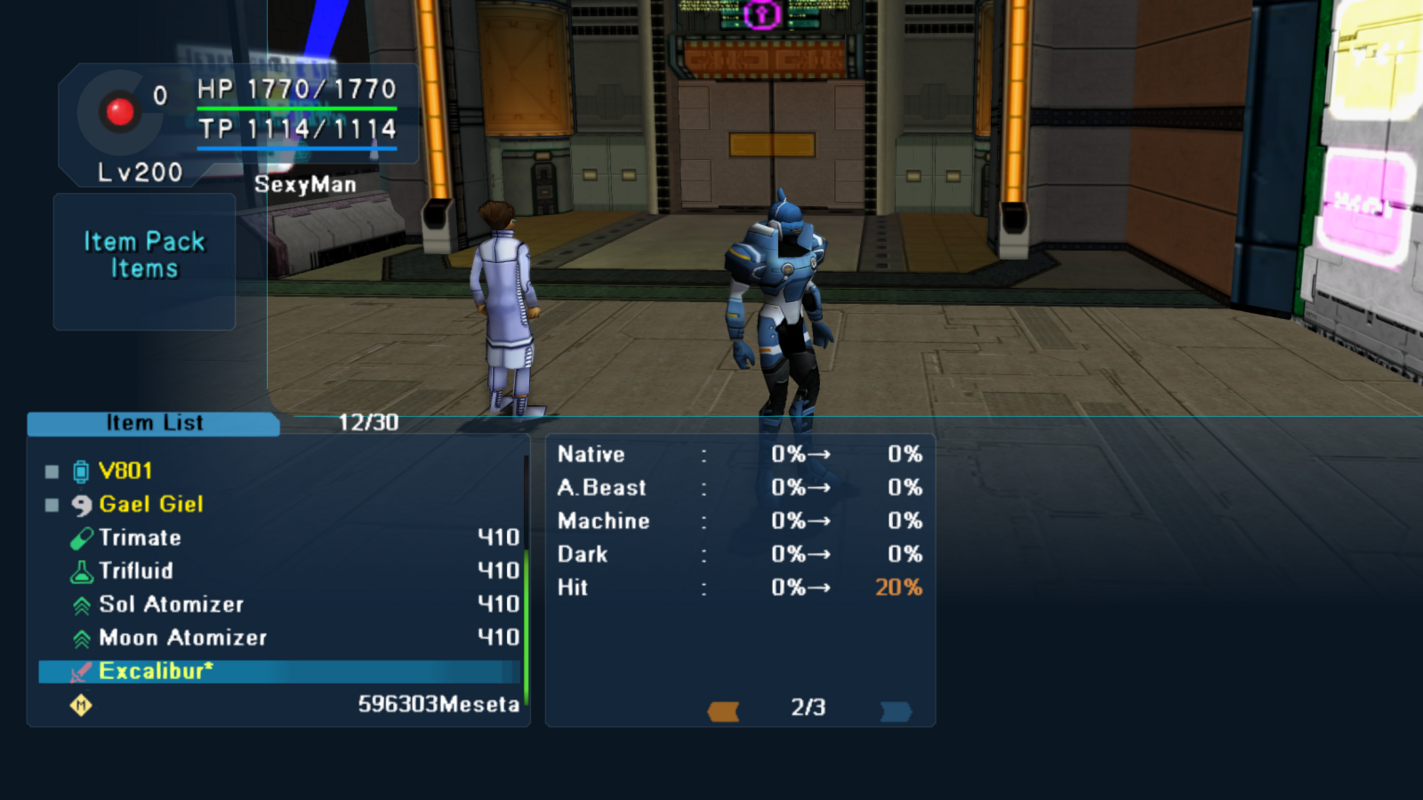Select the highlighted Excalibur* weapon
This screenshot has width=1423, height=800.
pos(156,671)
